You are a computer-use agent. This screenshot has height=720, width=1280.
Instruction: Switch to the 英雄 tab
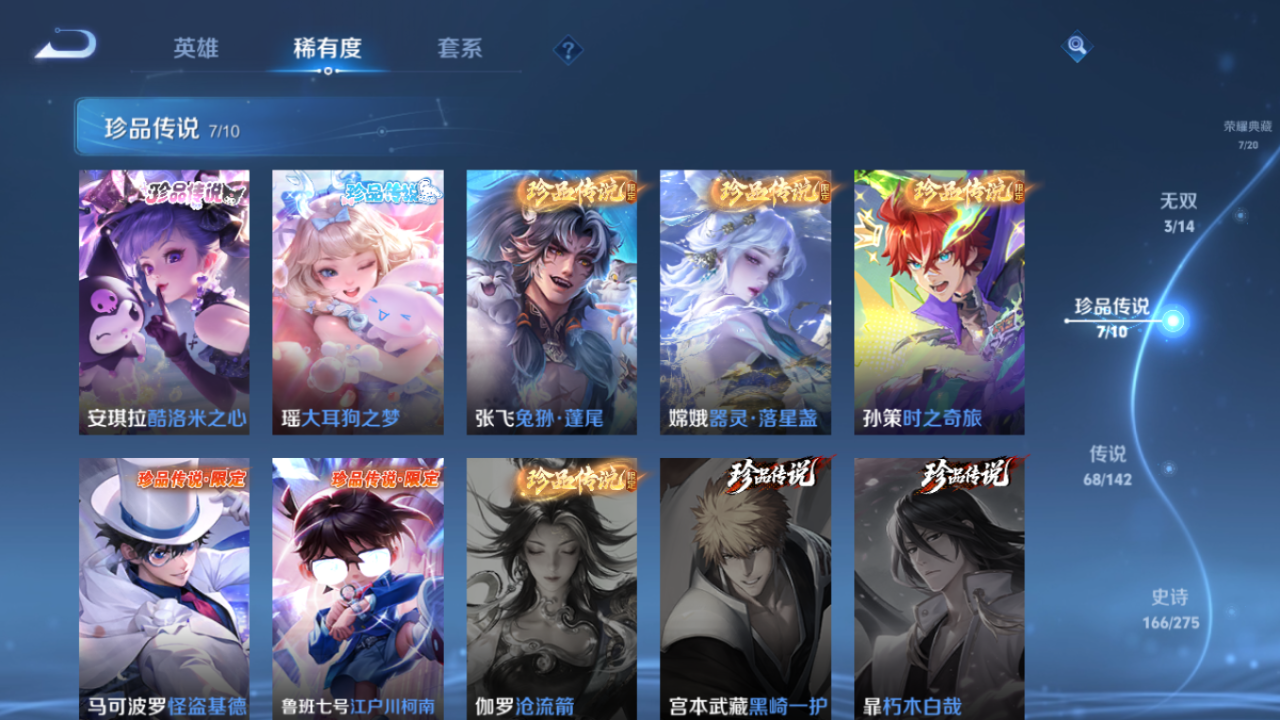click(196, 46)
